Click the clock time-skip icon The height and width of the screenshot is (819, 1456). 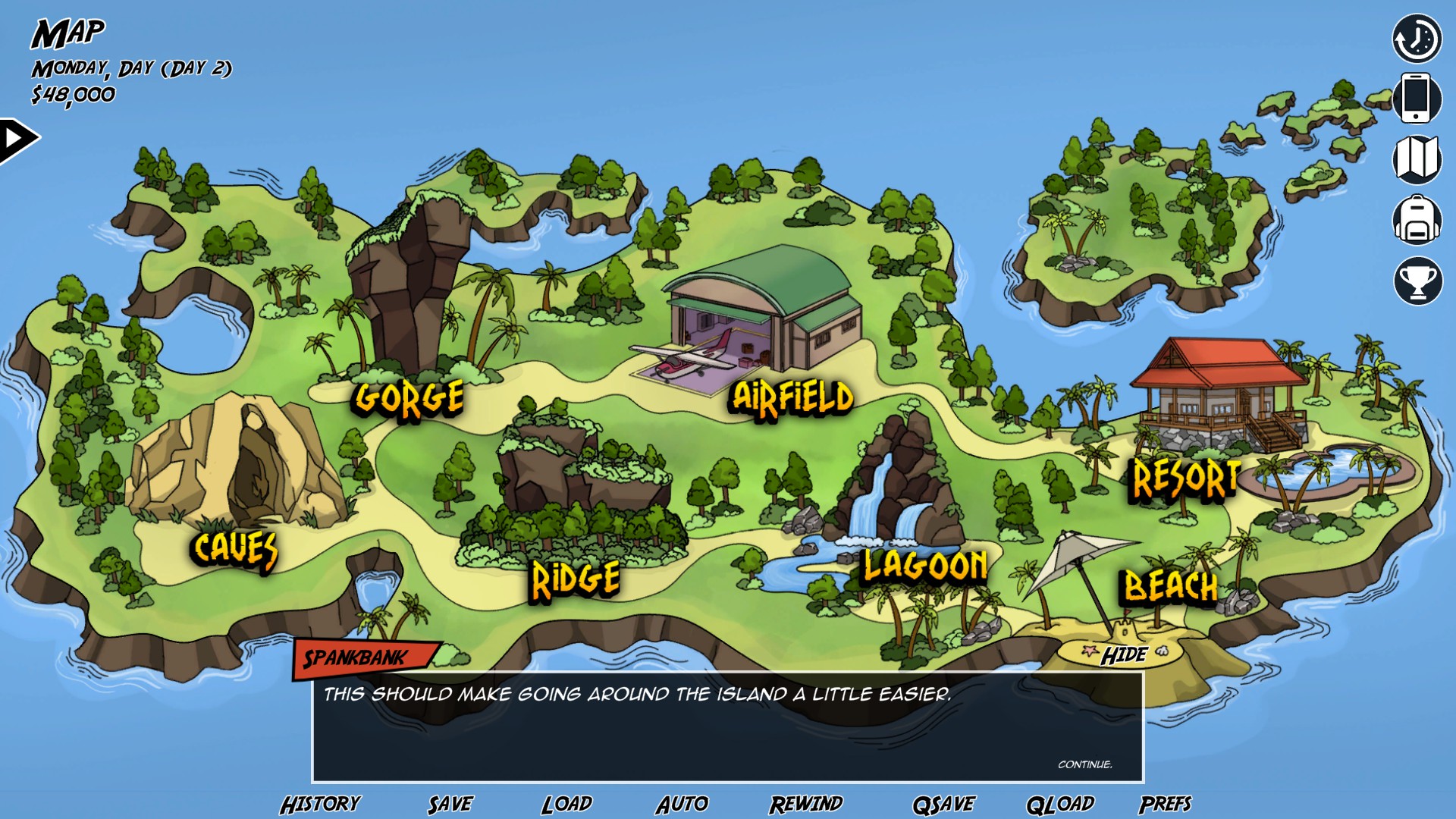click(1417, 38)
